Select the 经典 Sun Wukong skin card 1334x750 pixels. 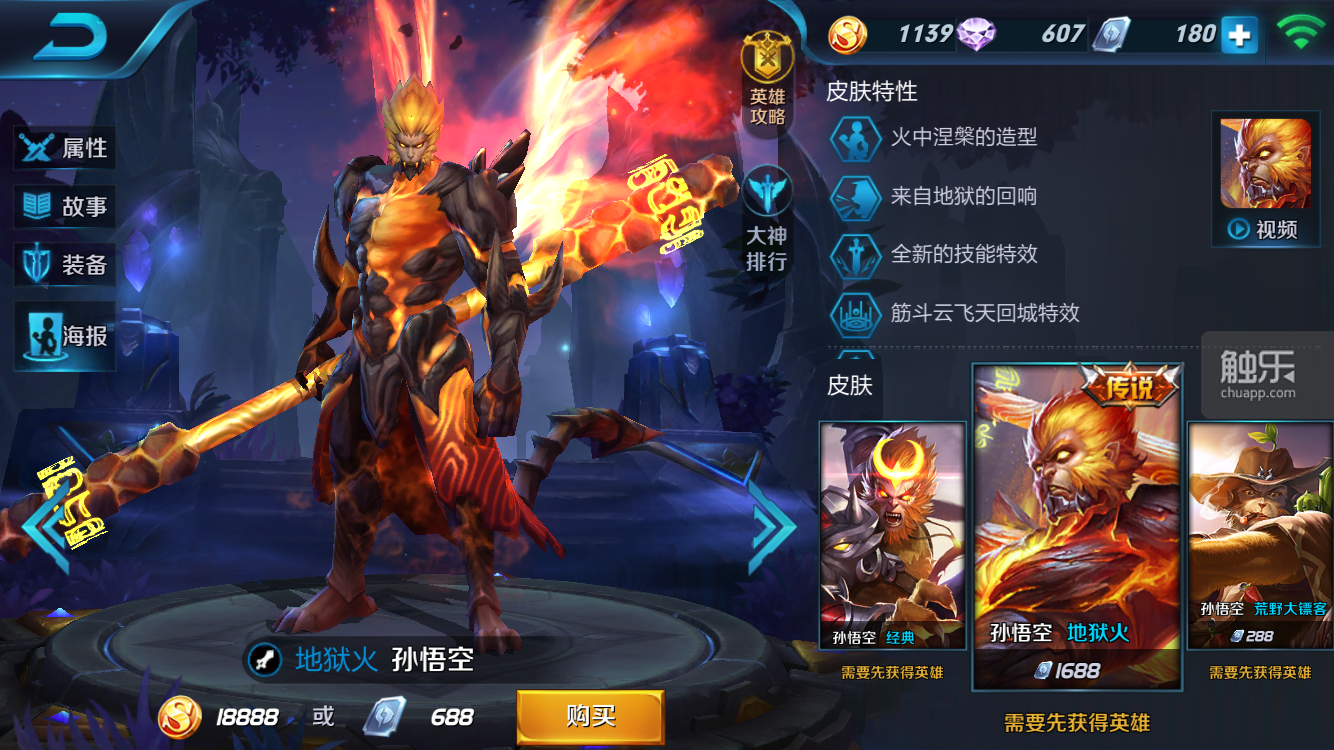[x=892, y=535]
